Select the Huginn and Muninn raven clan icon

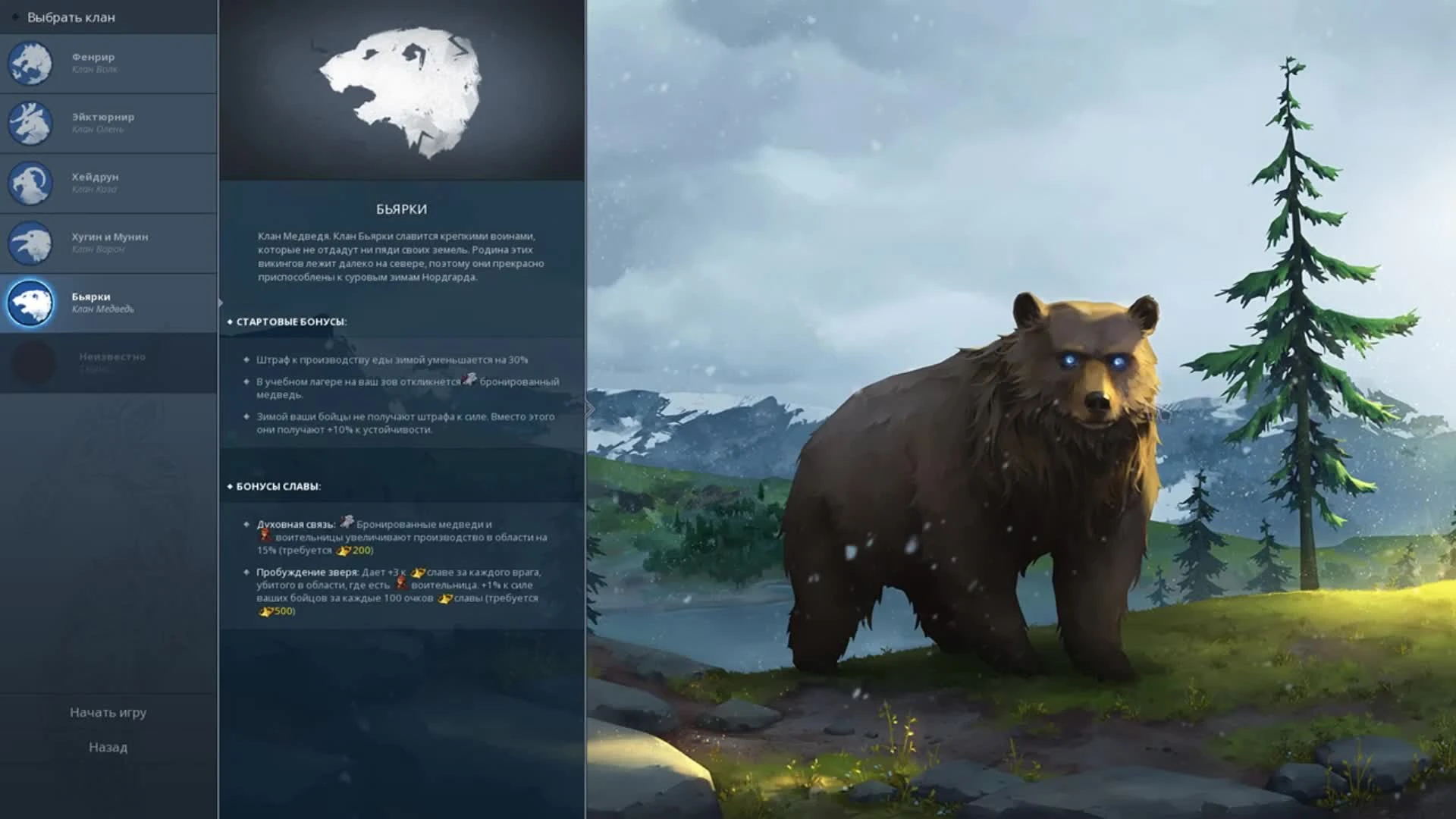[x=30, y=243]
